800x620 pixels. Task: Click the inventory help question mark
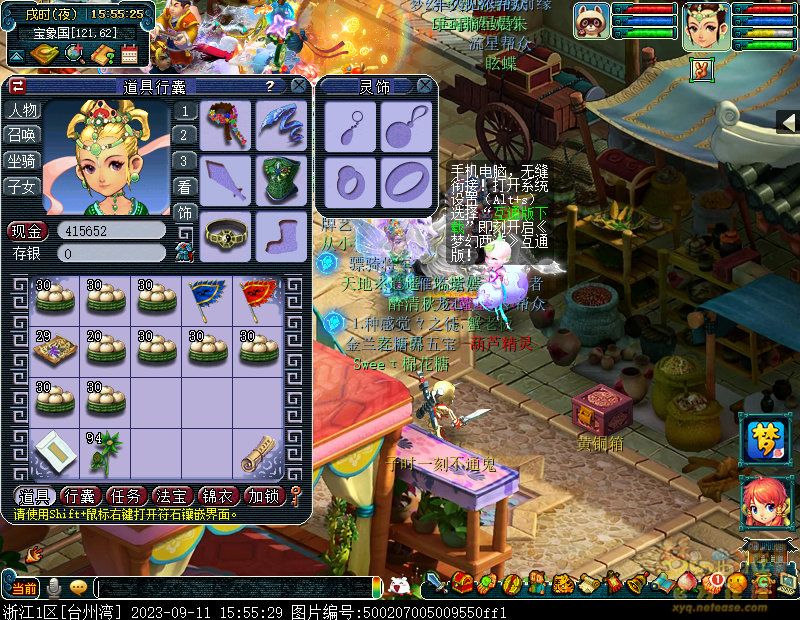pos(269,87)
